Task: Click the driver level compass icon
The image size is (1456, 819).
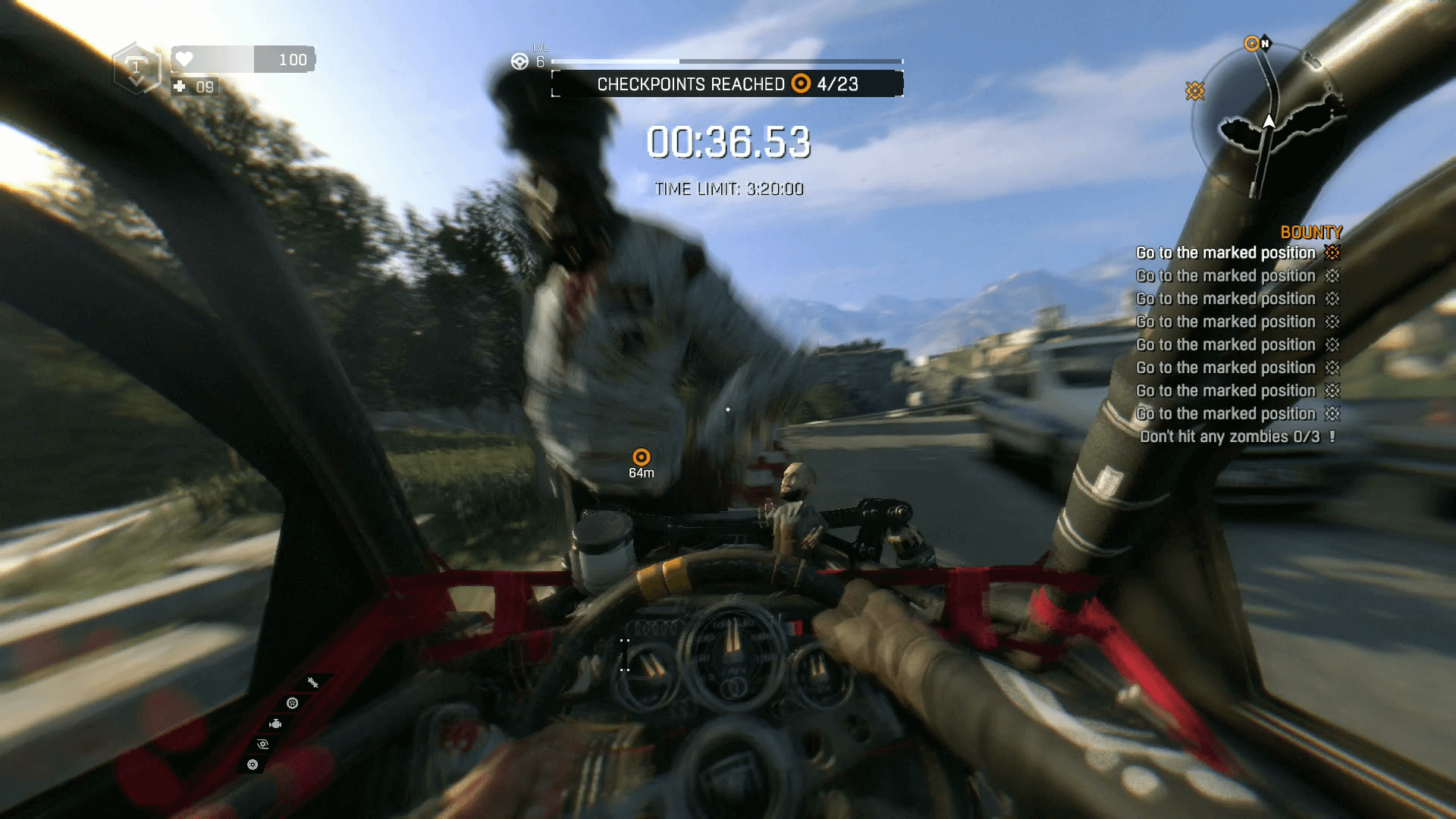Action: [519, 61]
